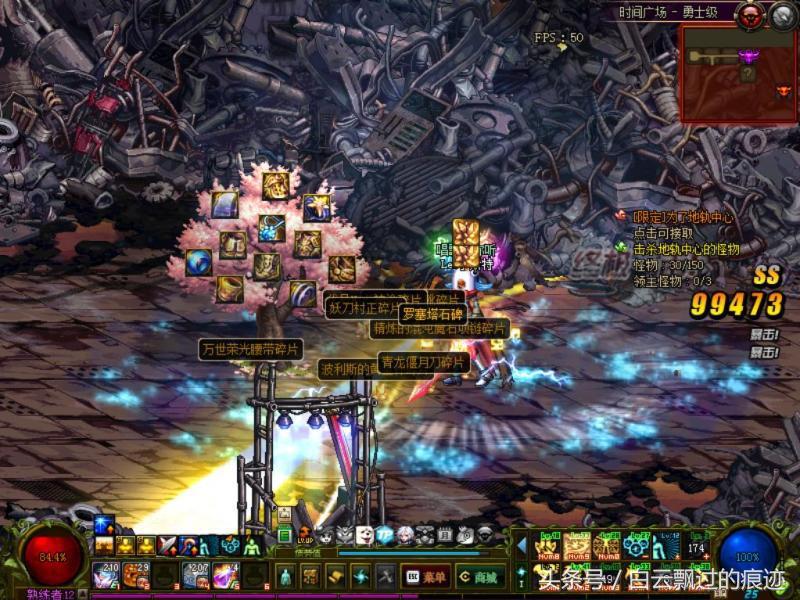
Task: Open the LV.UP level-up notification icon
Action: click(x=304, y=536)
